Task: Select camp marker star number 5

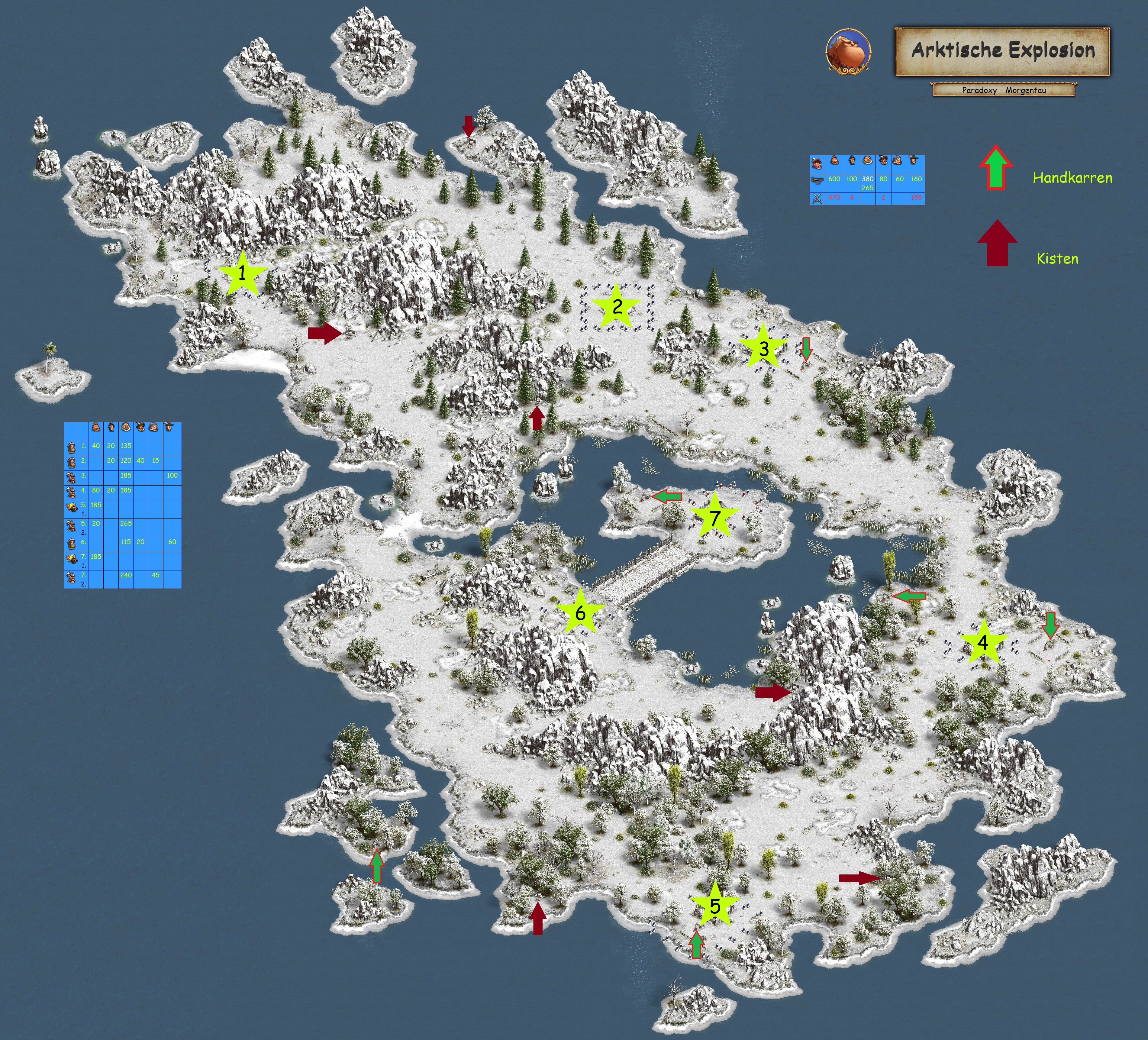Action: pyautogui.click(x=715, y=906)
